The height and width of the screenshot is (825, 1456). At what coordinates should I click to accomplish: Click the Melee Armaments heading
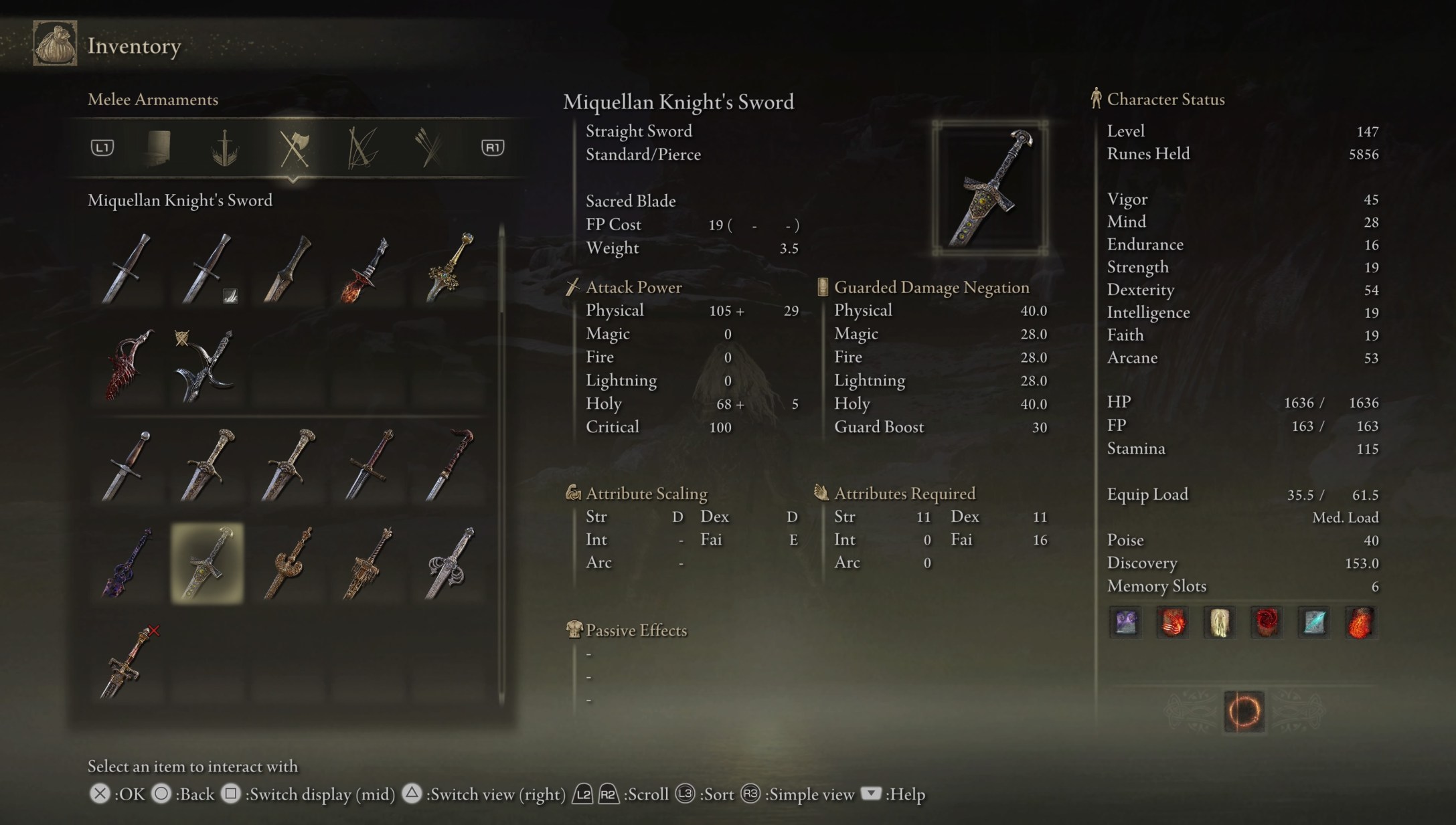click(x=153, y=99)
